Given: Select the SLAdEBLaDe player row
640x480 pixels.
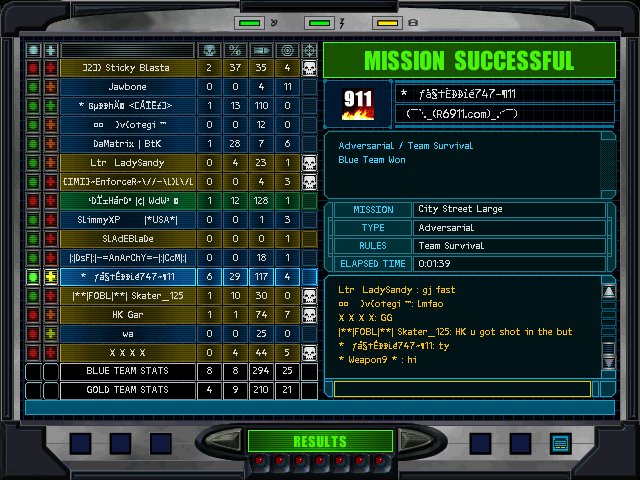Looking at the screenshot, I should pyautogui.click(x=128, y=239).
